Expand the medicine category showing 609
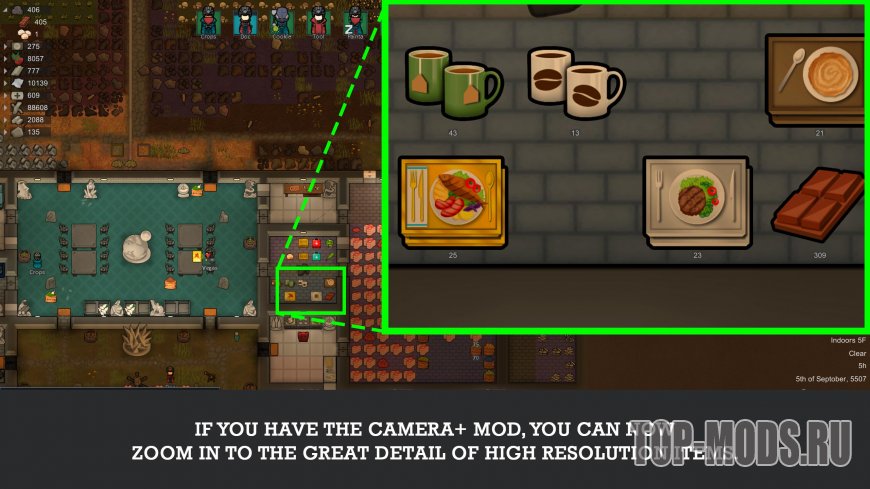The image size is (870, 489). [x=6, y=95]
